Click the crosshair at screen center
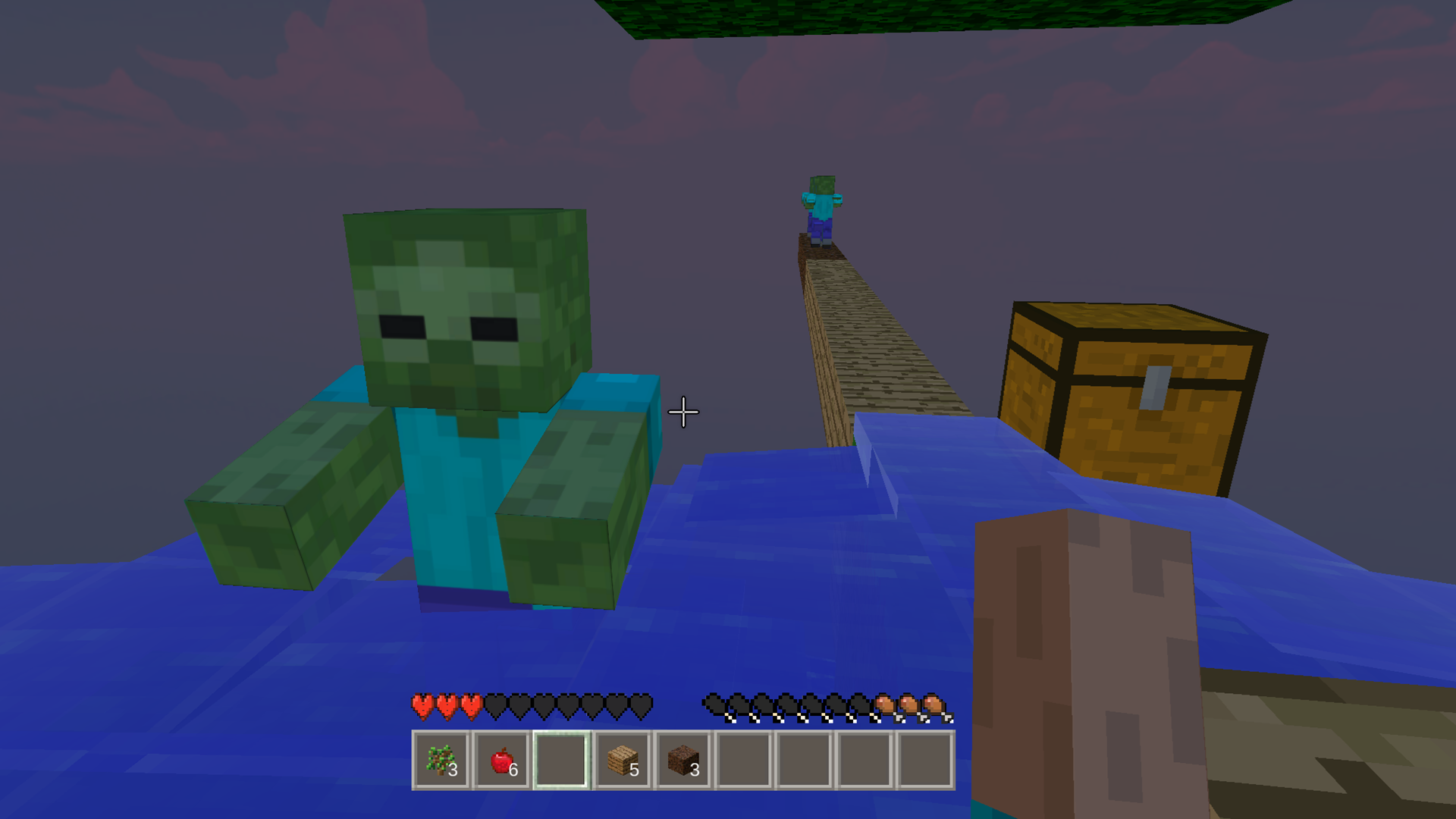 [682, 412]
